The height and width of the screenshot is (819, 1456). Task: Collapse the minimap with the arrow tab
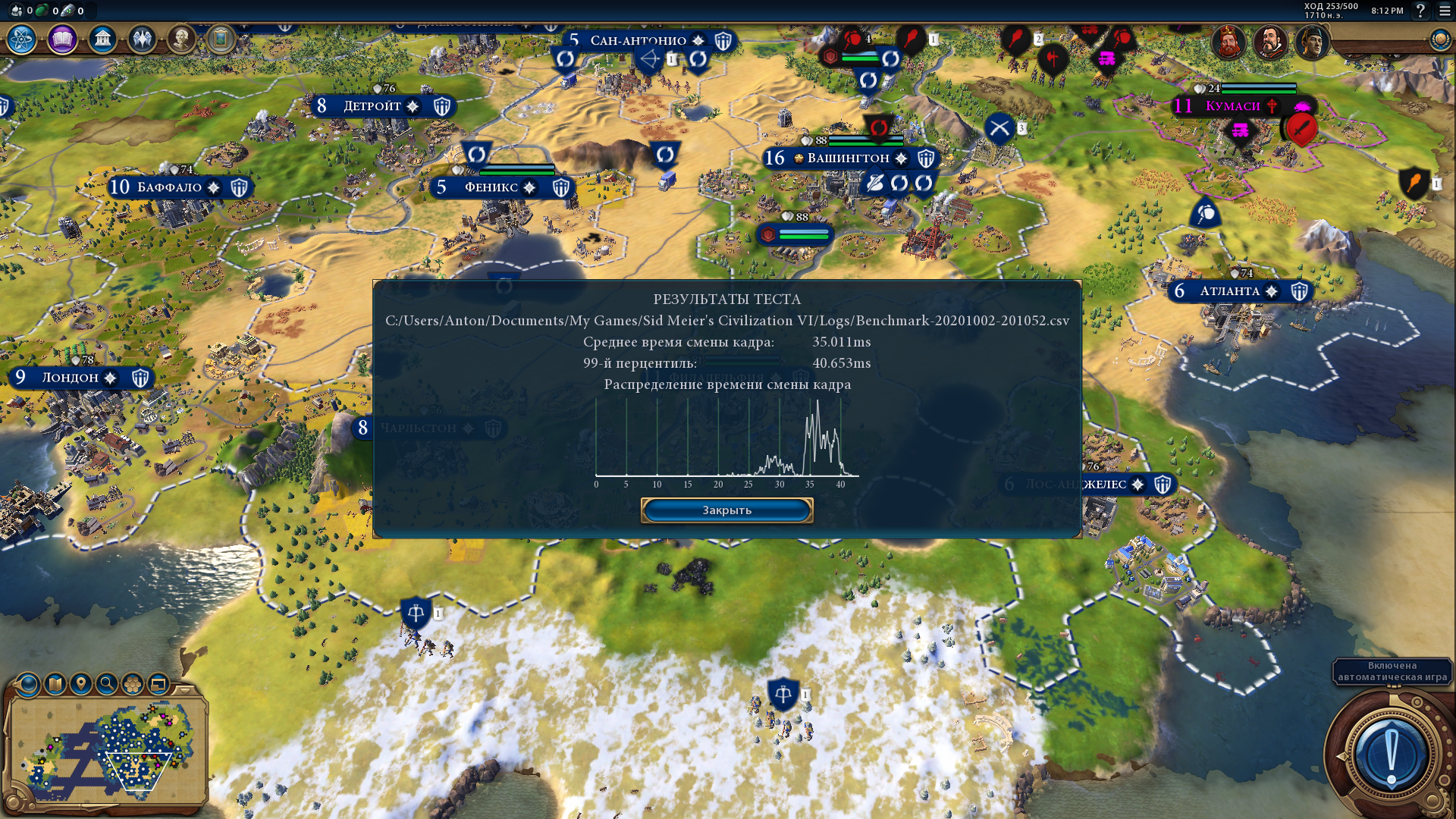(185, 691)
